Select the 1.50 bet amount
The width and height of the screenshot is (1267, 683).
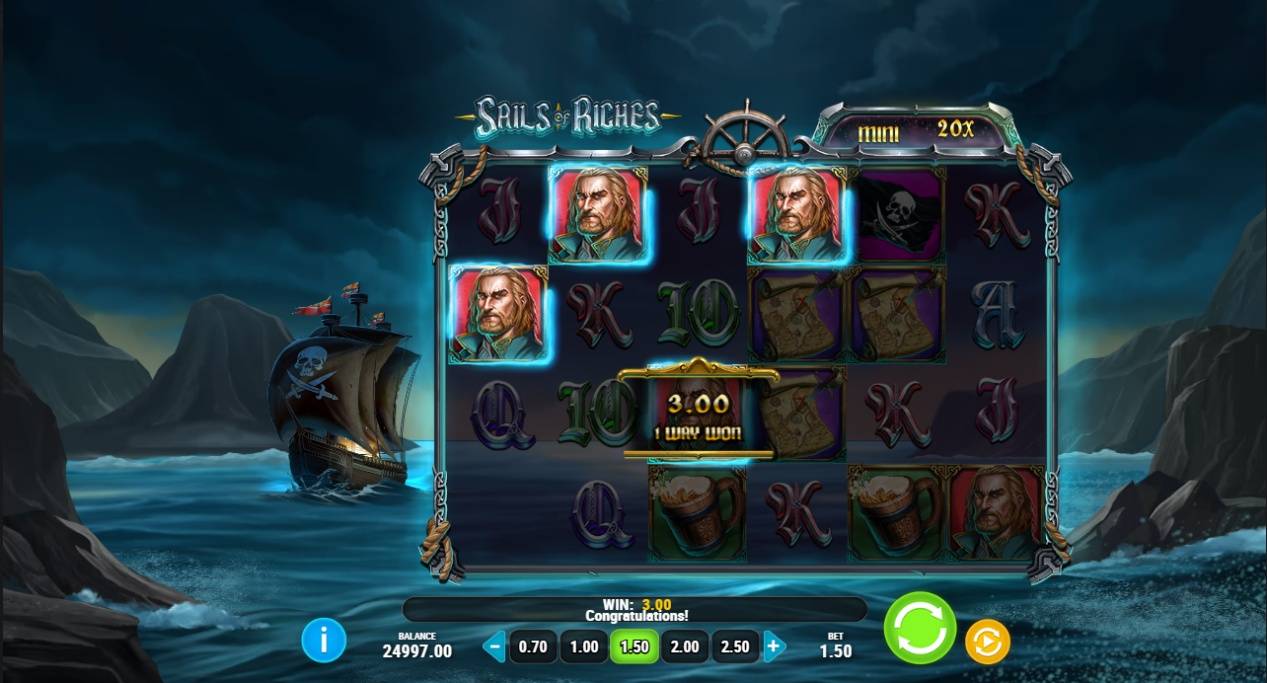(x=634, y=647)
